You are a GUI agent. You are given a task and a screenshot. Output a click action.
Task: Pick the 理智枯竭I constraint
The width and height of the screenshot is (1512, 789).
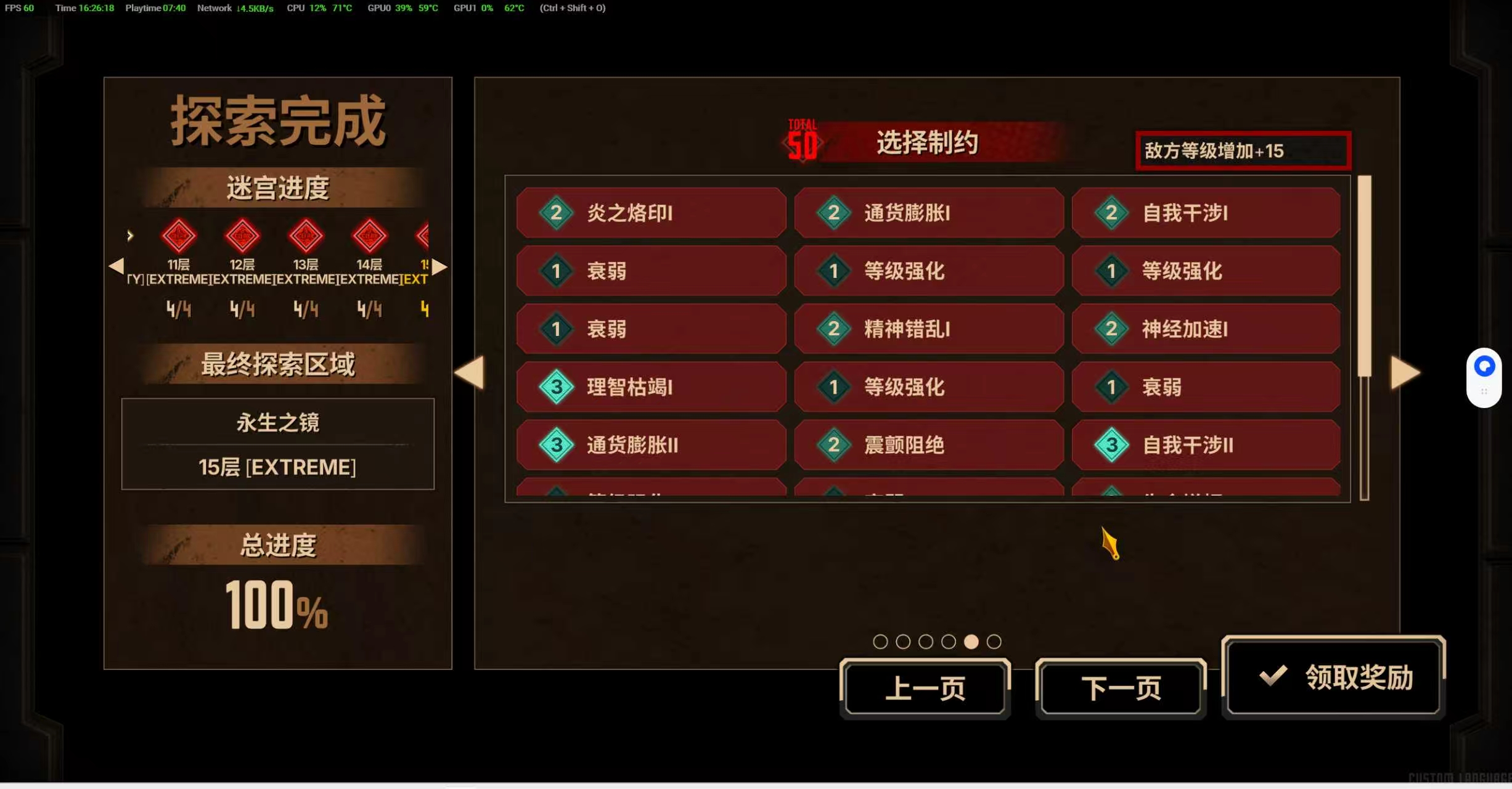(651, 387)
